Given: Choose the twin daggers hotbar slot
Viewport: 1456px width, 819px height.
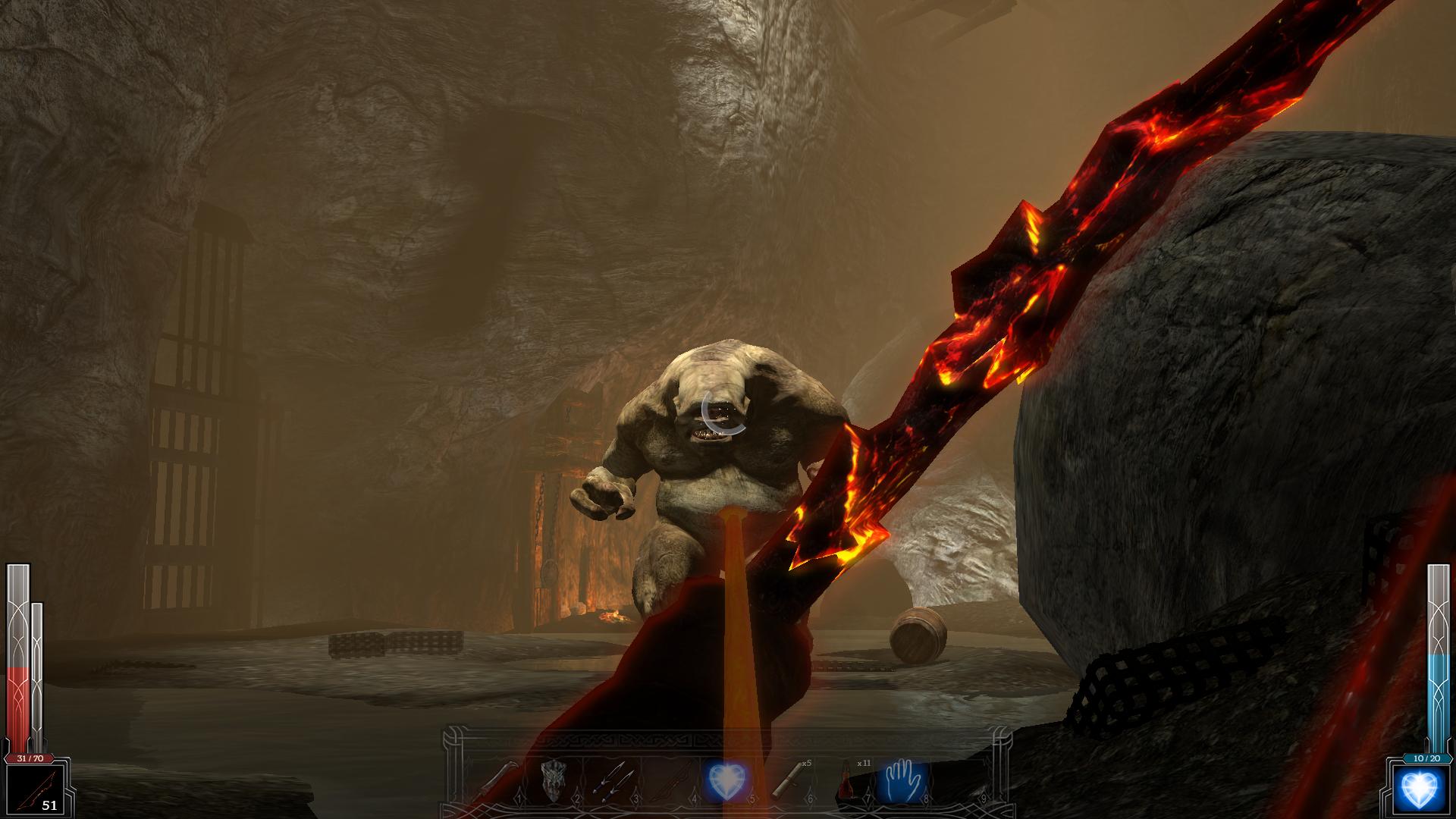Looking at the screenshot, I should (612, 779).
